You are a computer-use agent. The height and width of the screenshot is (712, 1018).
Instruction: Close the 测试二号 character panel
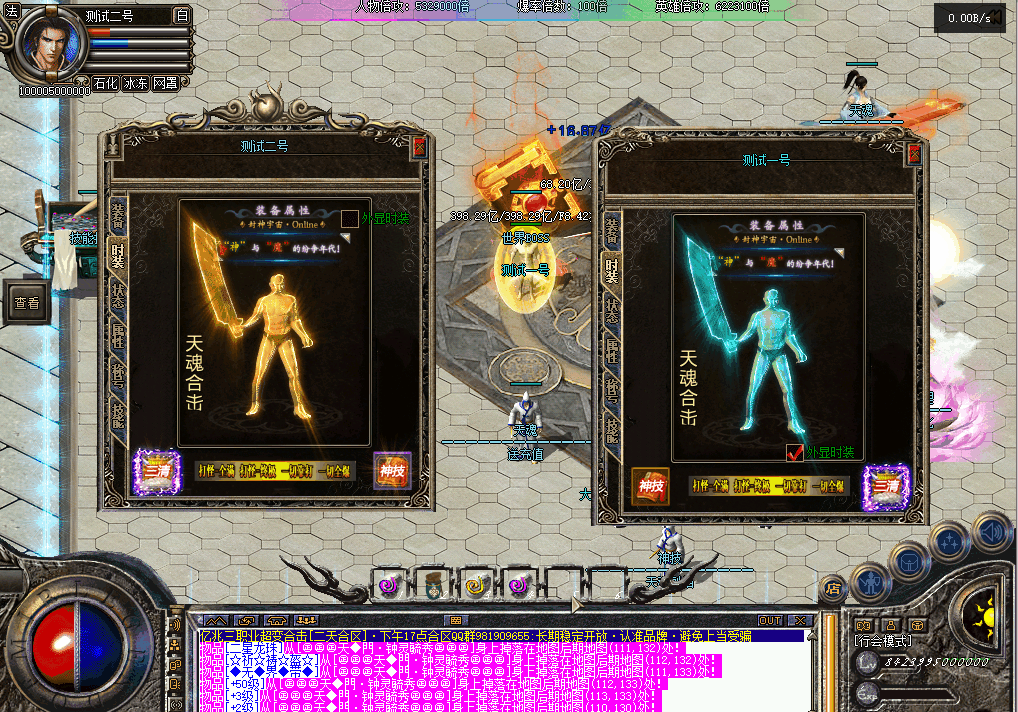[419, 146]
